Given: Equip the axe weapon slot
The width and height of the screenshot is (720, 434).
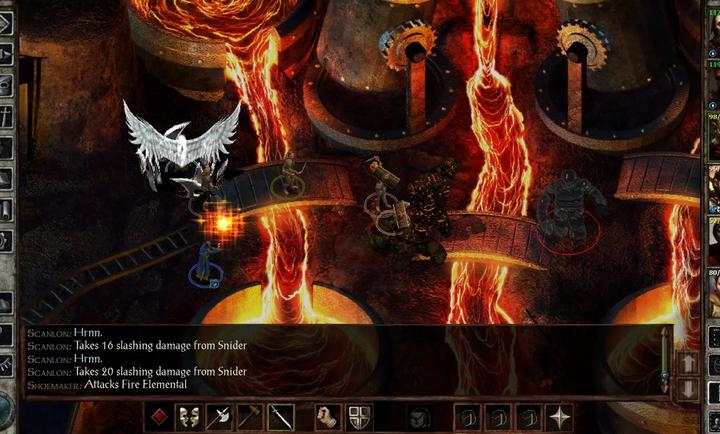Looking at the screenshot, I should pos(219,416).
